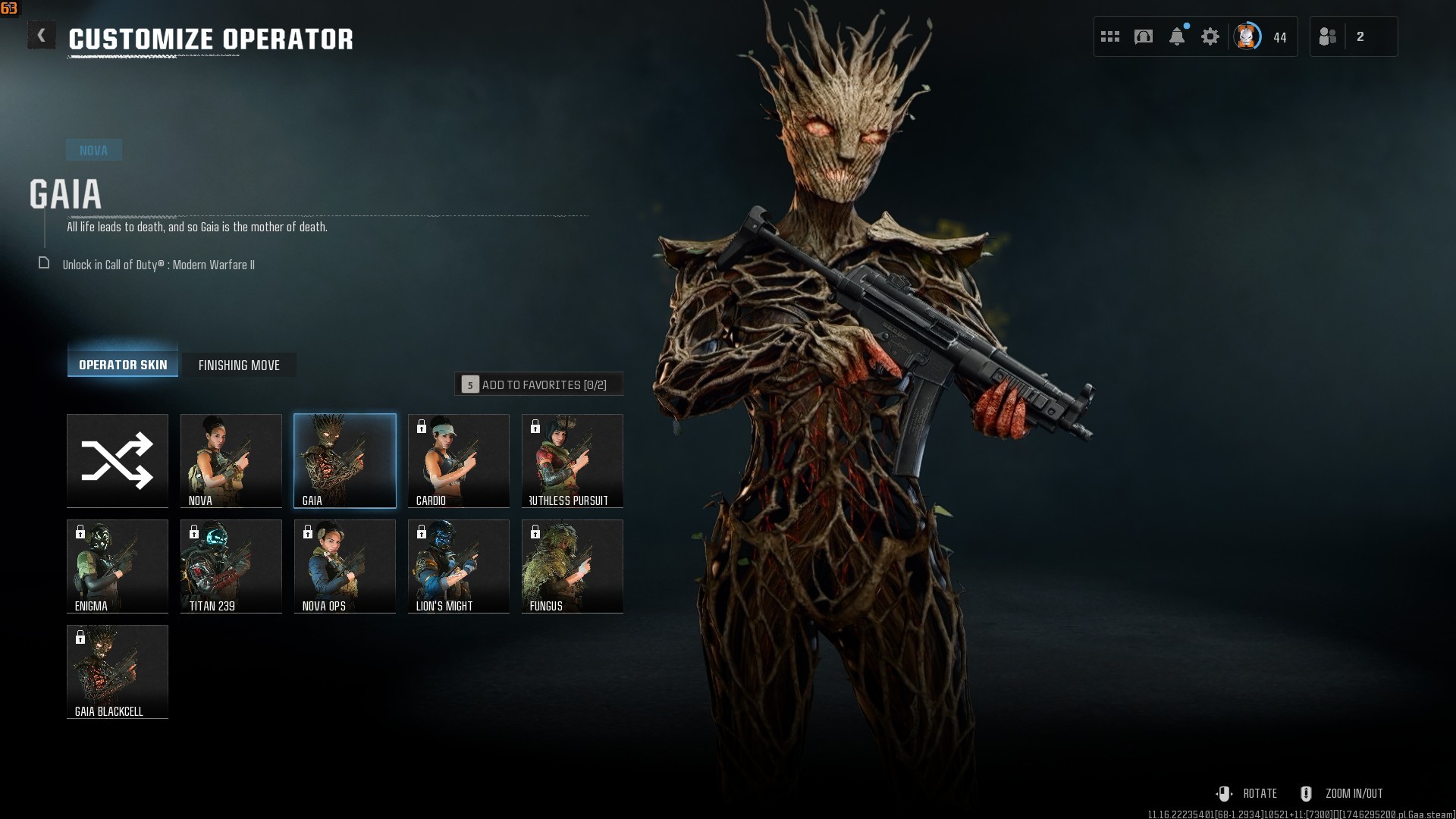Select the Nova Ops skin
This screenshot has height=819, width=1456.
[x=345, y=566]
